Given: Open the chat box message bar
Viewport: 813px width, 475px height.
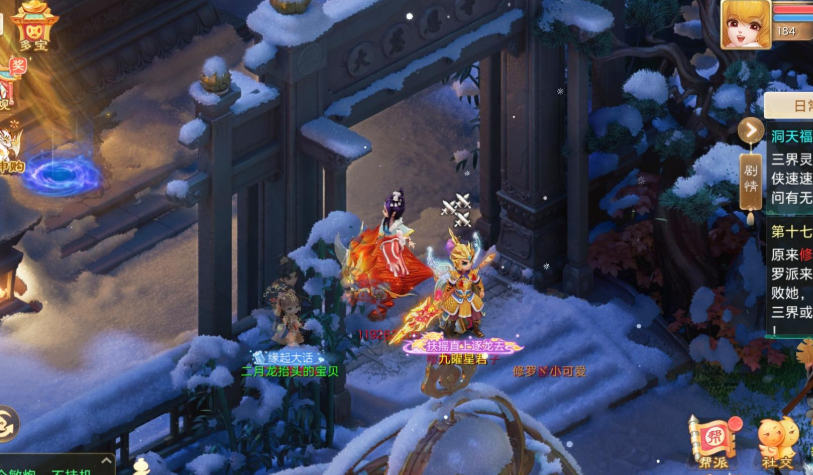Looking at the screenshot, I should click(58, 468).
